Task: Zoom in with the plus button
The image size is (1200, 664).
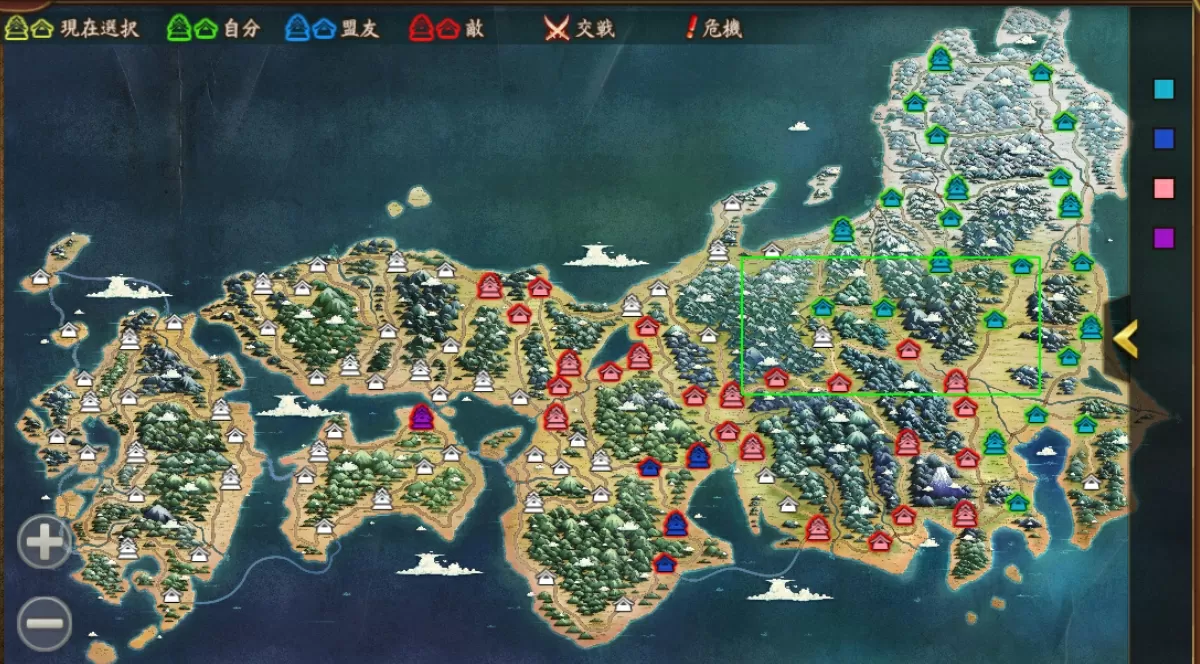Action: tap(44, 543)
